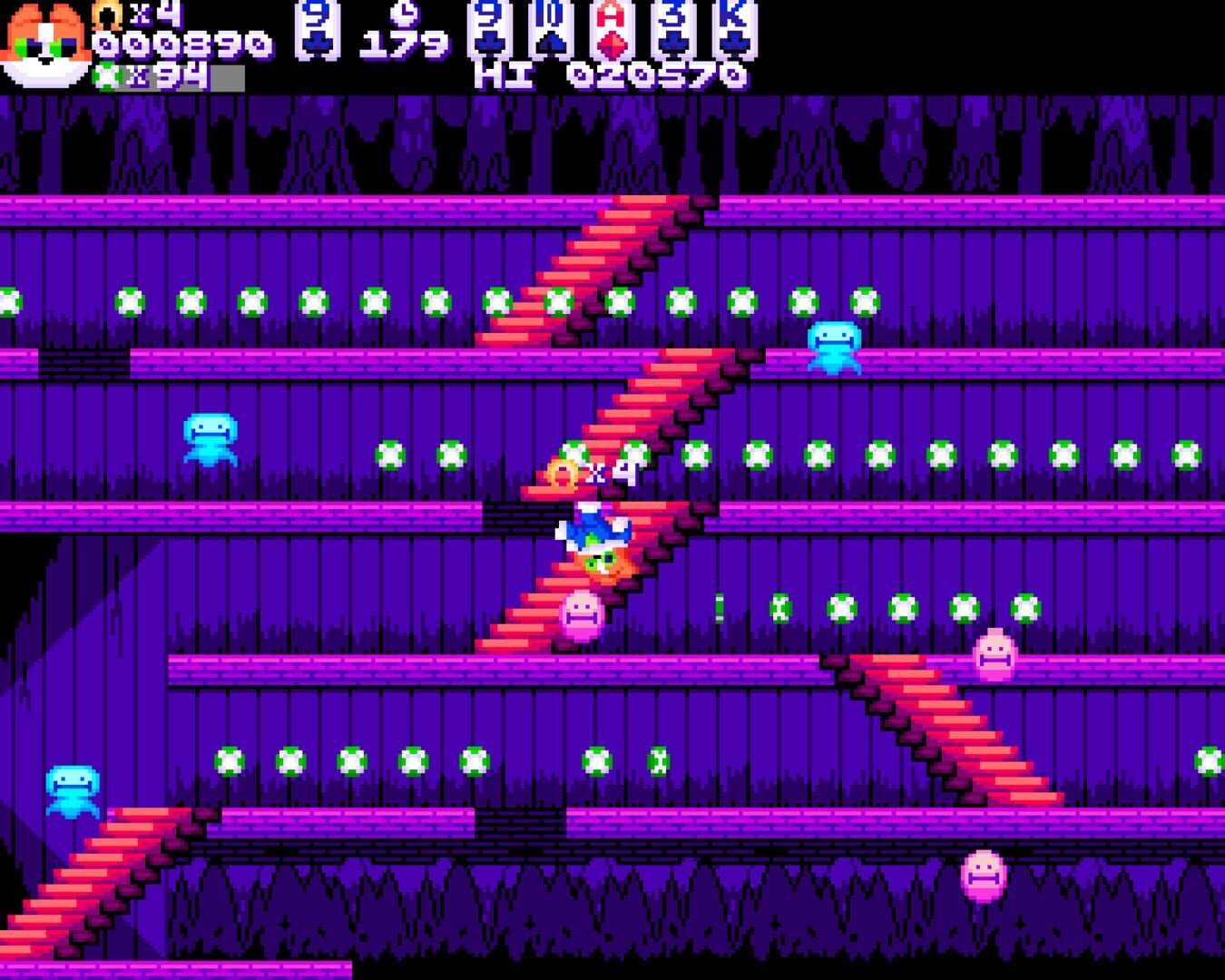Click the pink ghost below the player on stairs
The image size is (1225, 980).
[x=582, y=617]
